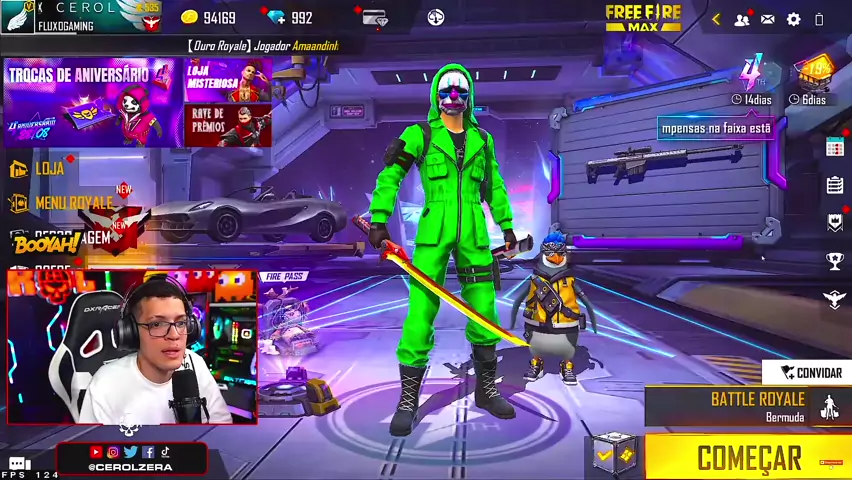Open the mail envelope inbox
The height and width of the screenshot is (480, 852).
point(767,19)
